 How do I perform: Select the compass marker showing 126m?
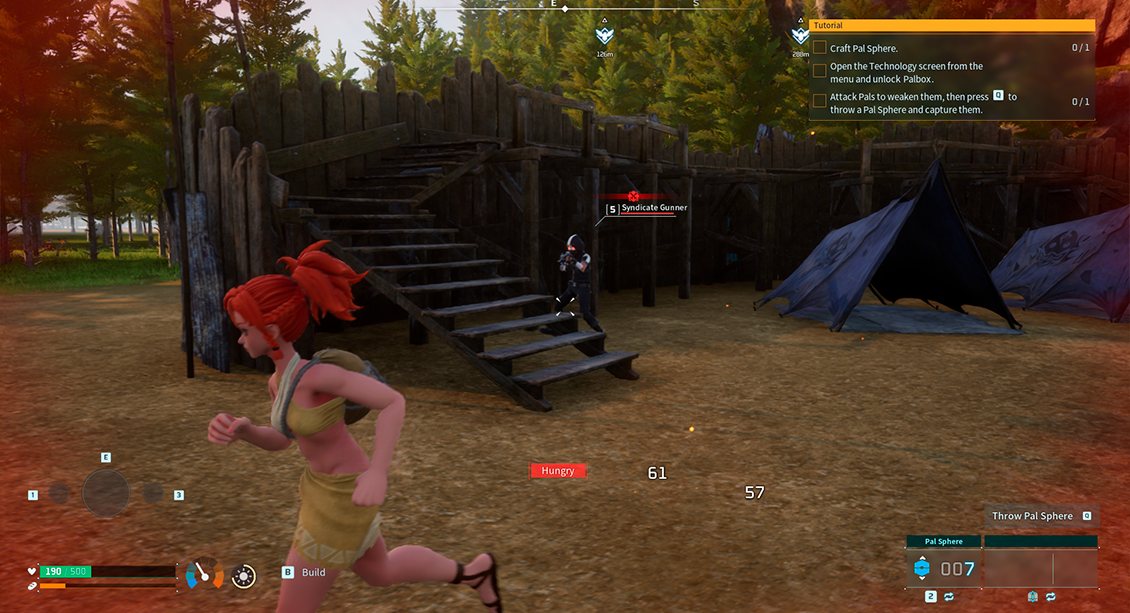pos(604,37)
